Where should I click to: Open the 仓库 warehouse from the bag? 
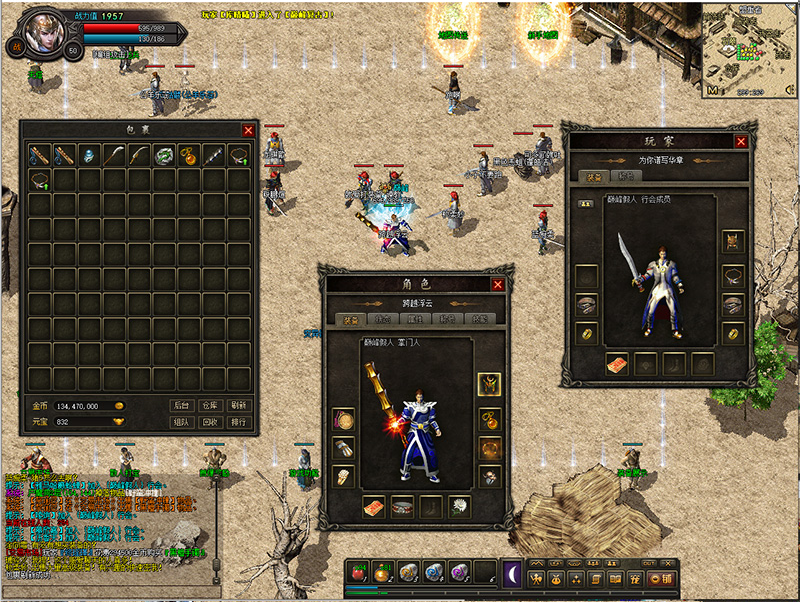point(209,405)
